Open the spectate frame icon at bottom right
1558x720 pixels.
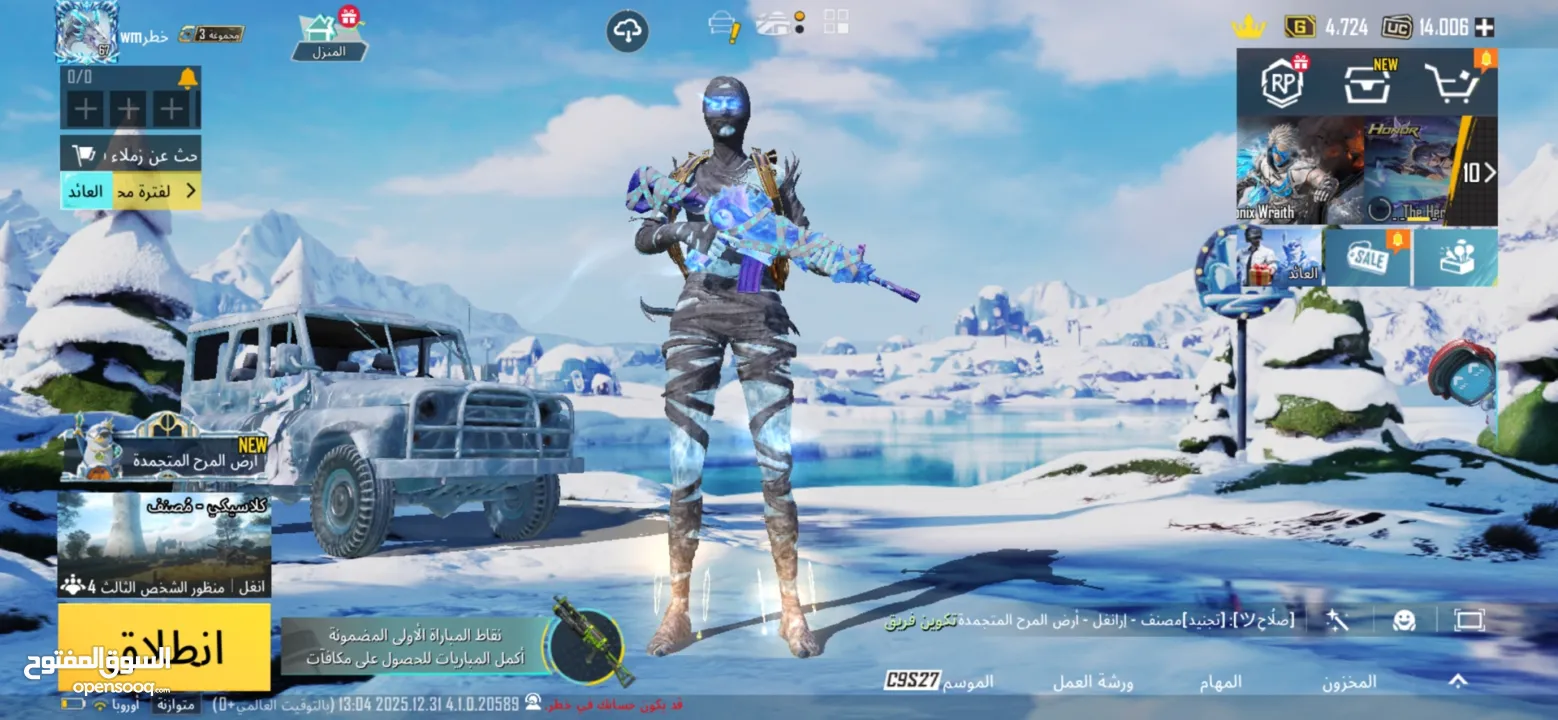tap(1470, 621)
